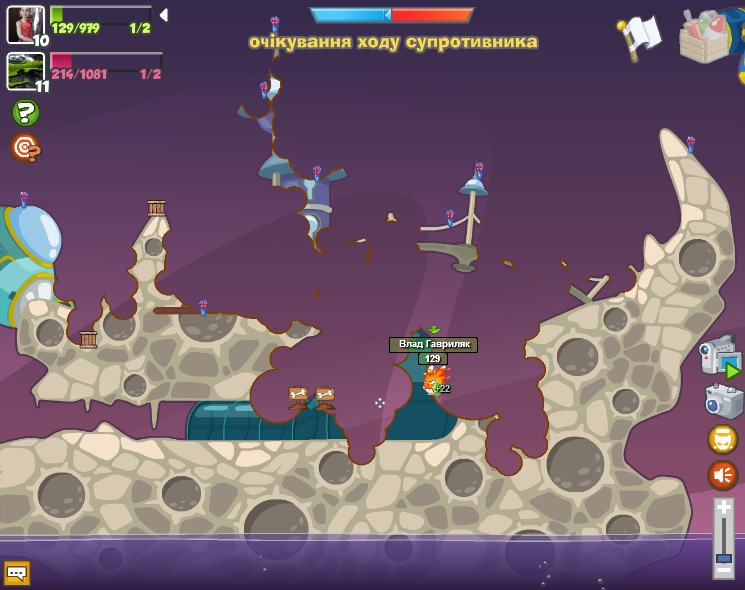The height and width of the screenshot is (590, 745).
Task: Toggle sound with the red speaker button
Action: click(x=722, y=474)
